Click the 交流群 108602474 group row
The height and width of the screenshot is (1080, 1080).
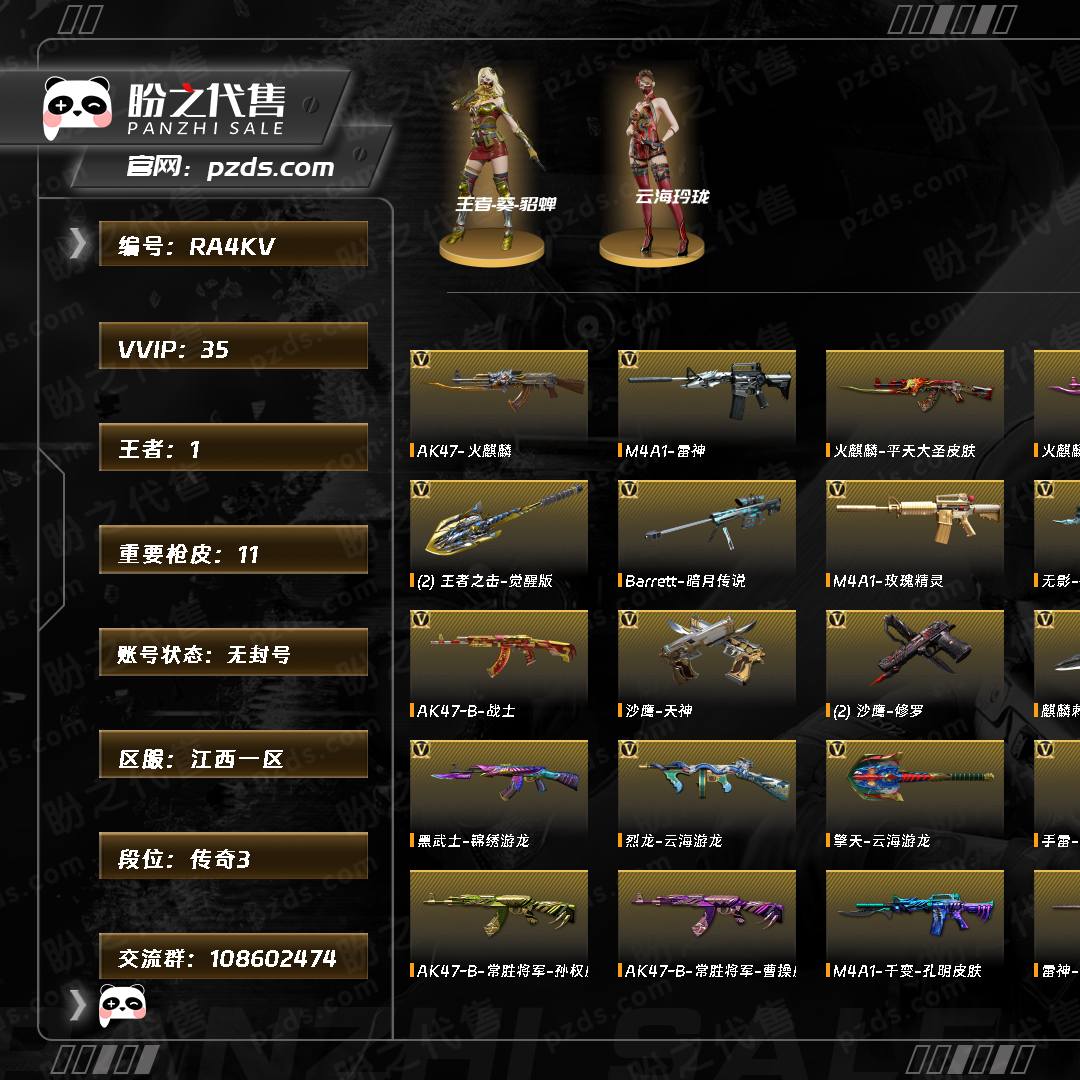233,957
